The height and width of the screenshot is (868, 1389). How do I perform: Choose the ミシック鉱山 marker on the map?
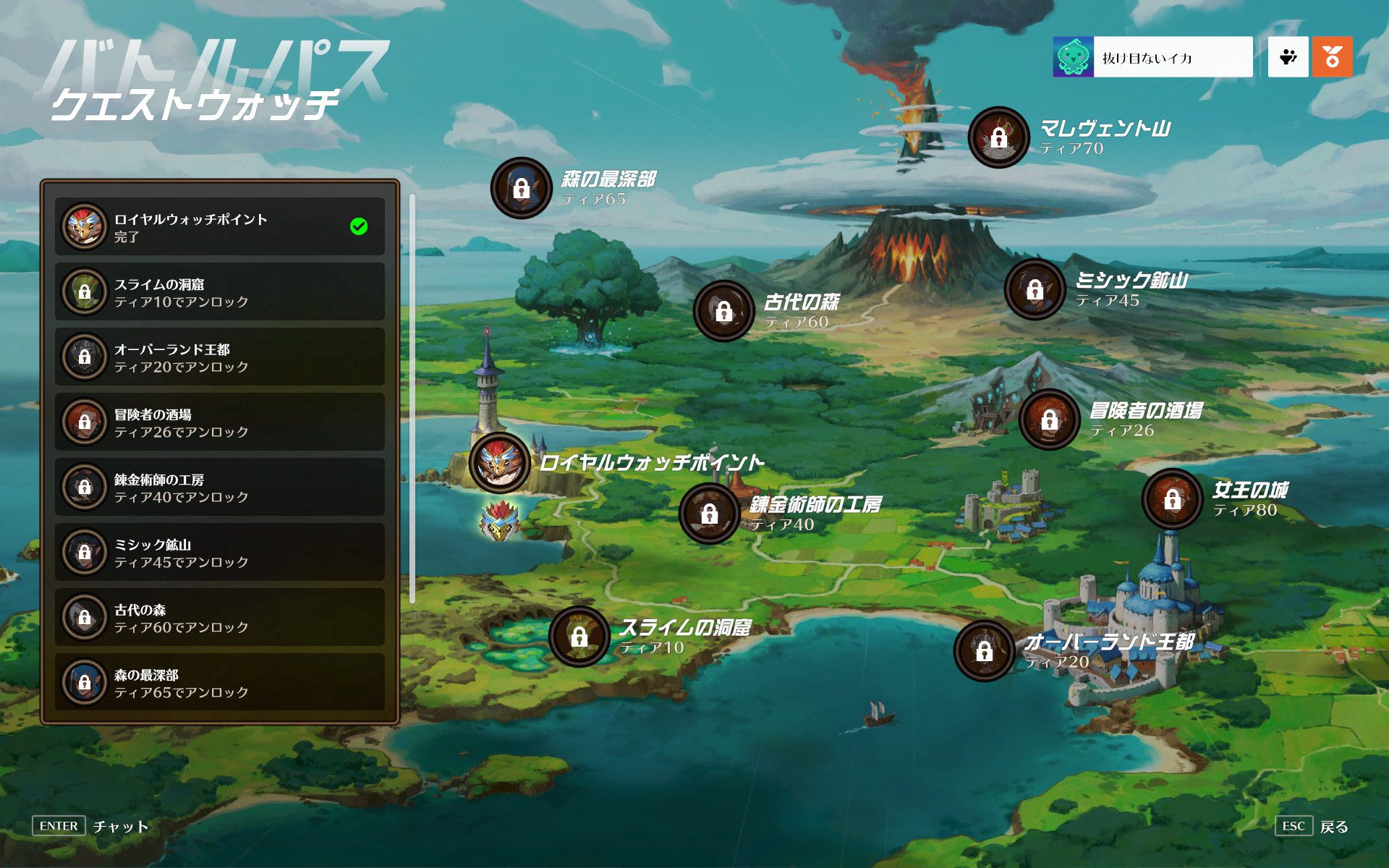[1035, 289]
